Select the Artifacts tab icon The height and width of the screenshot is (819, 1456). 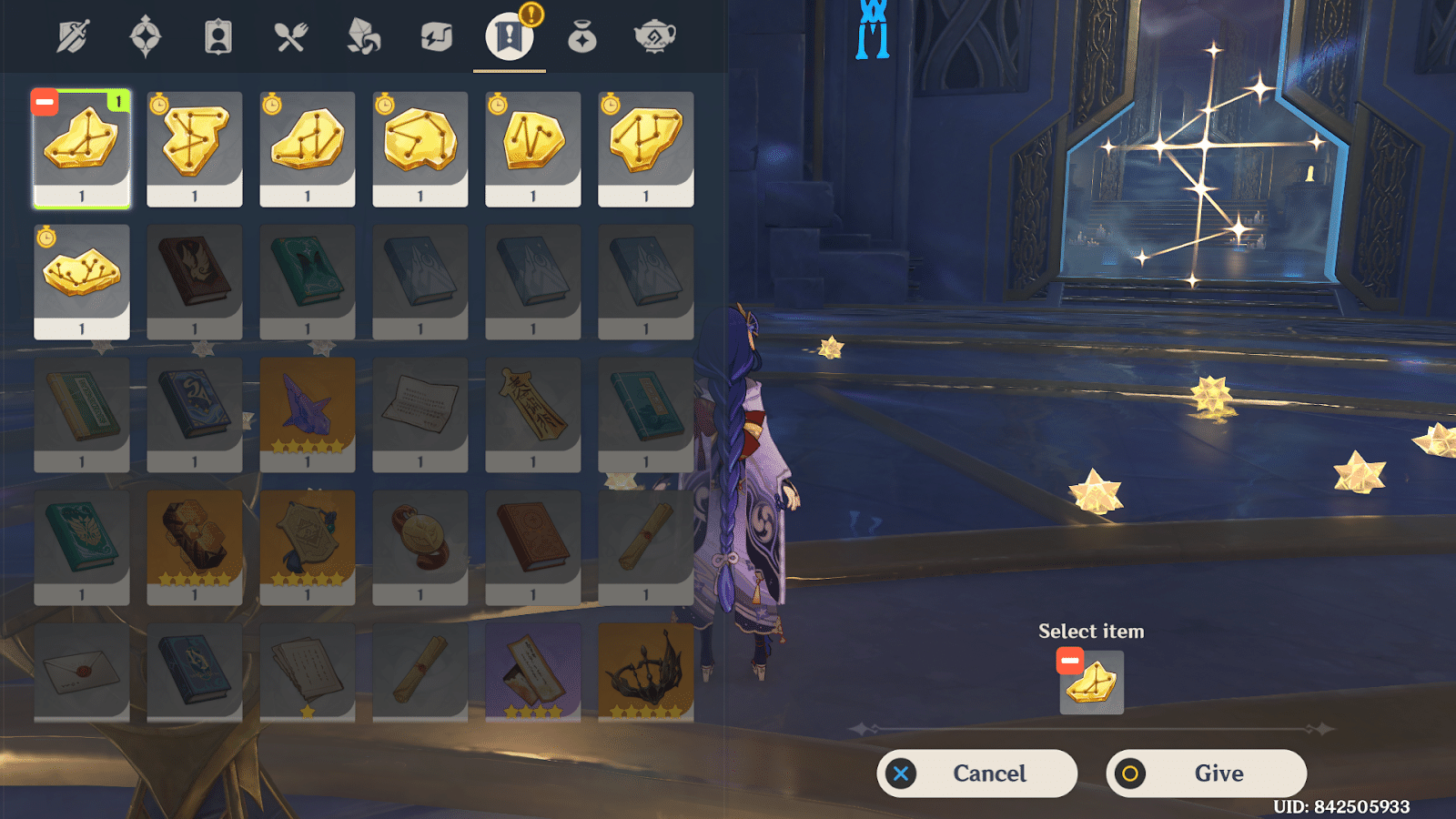point(146,35)
